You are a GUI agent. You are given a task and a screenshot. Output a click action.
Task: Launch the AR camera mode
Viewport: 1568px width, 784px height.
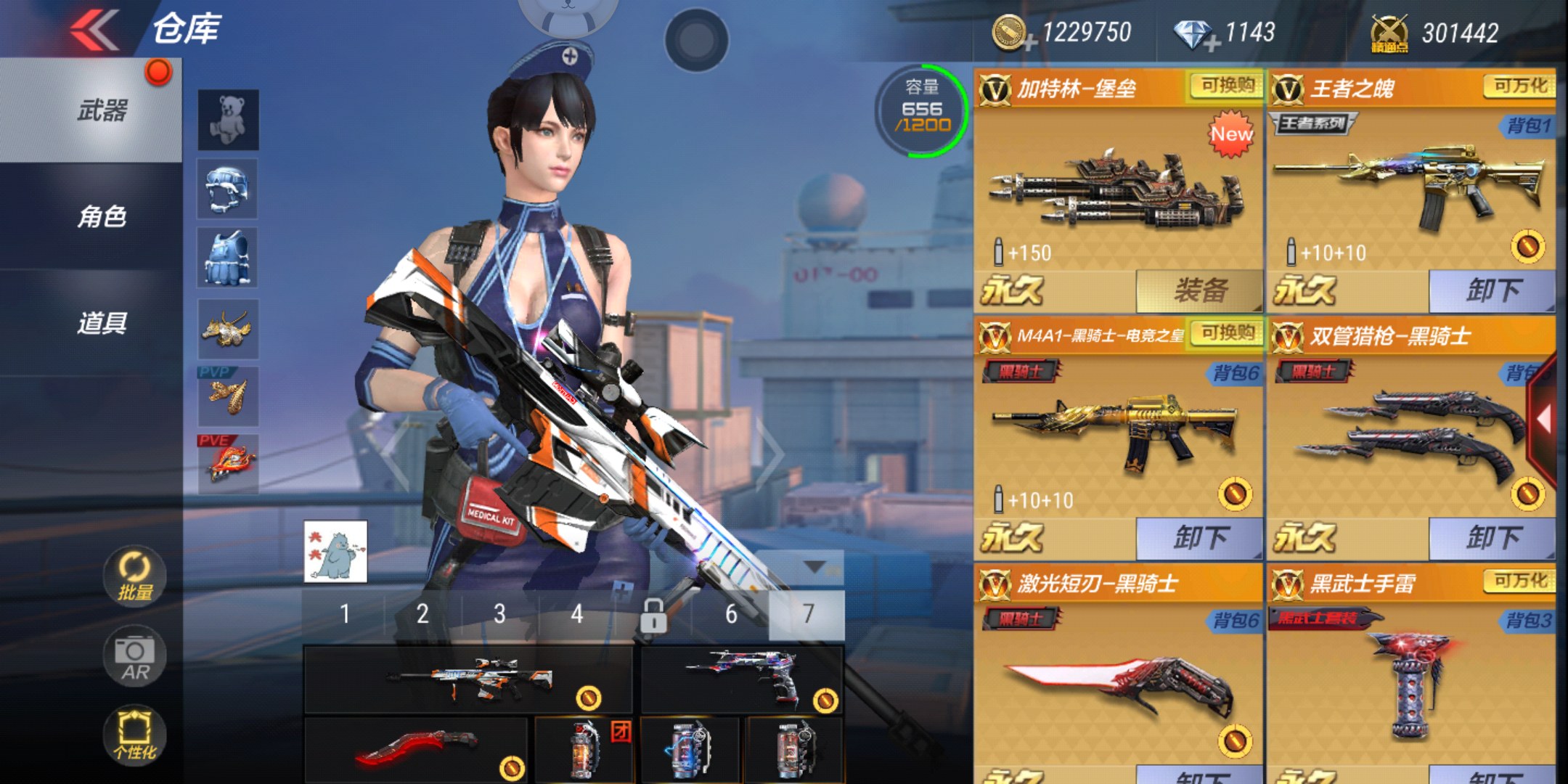135,657
